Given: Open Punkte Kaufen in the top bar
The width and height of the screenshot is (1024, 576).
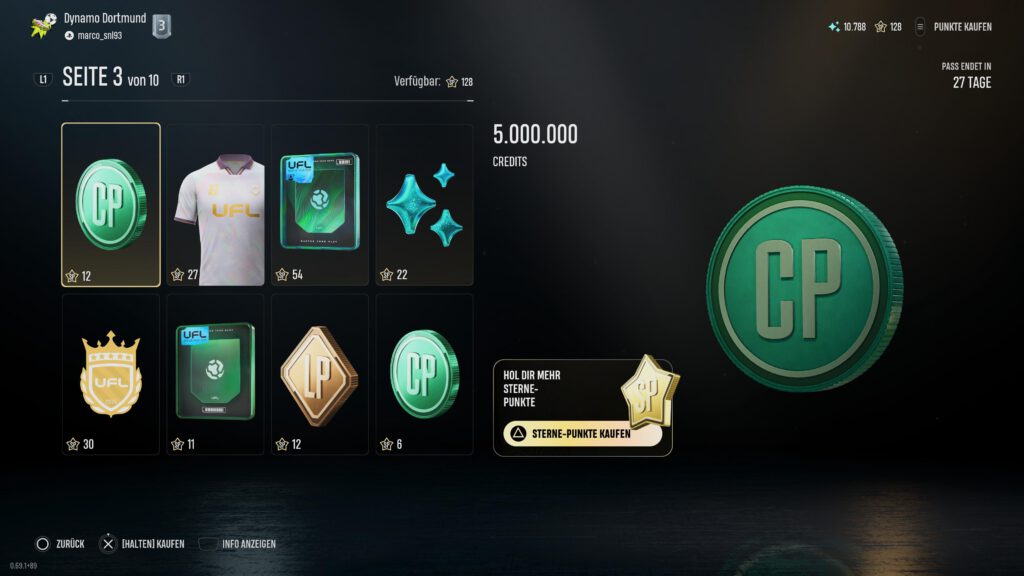Looking at the screenshot, I should pos(954,27).
